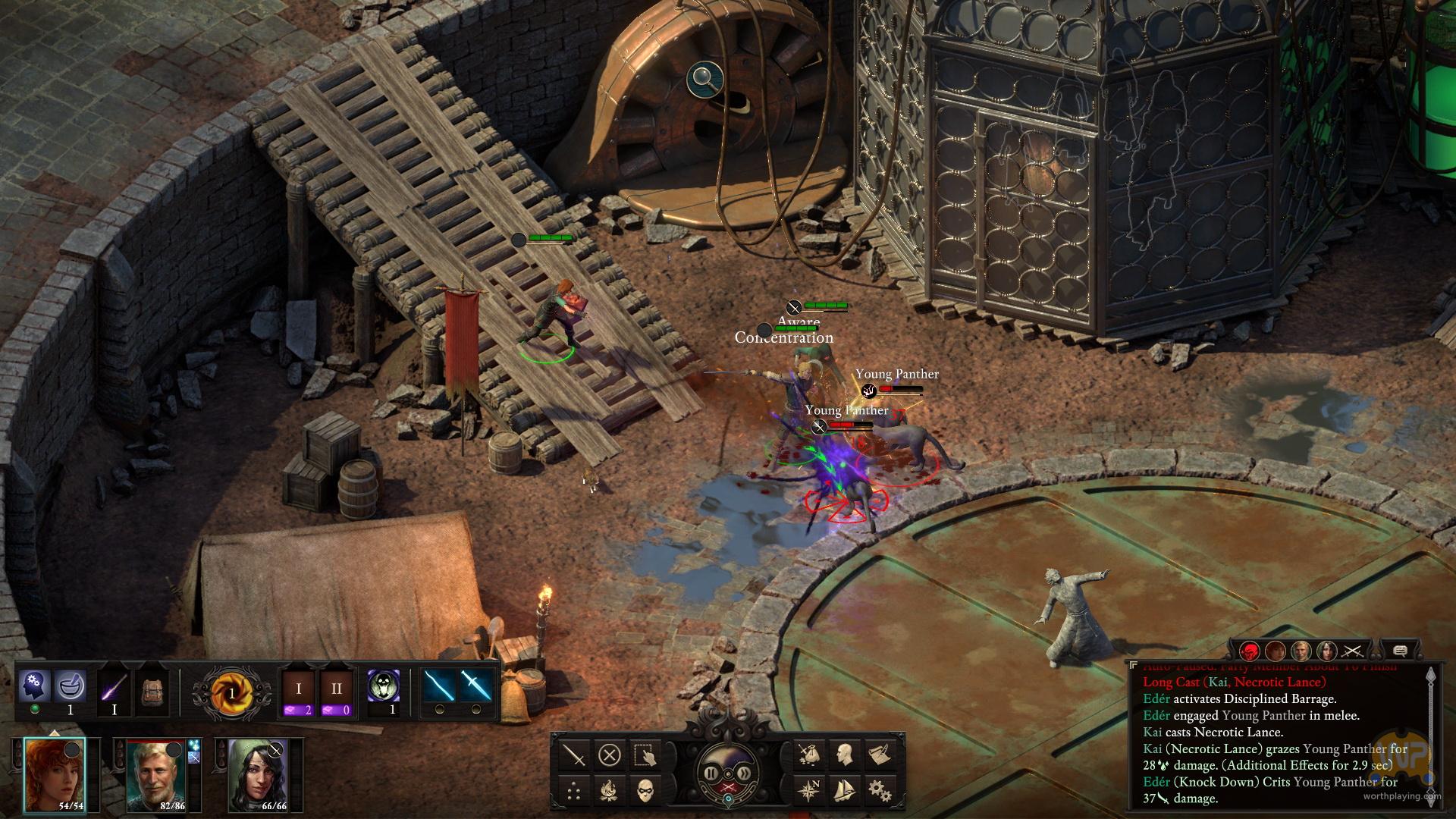Viewport: 1456px width, 819px height.
Task: Switch to the dialogue log speech bubble tab
Action: point(1400,651)
